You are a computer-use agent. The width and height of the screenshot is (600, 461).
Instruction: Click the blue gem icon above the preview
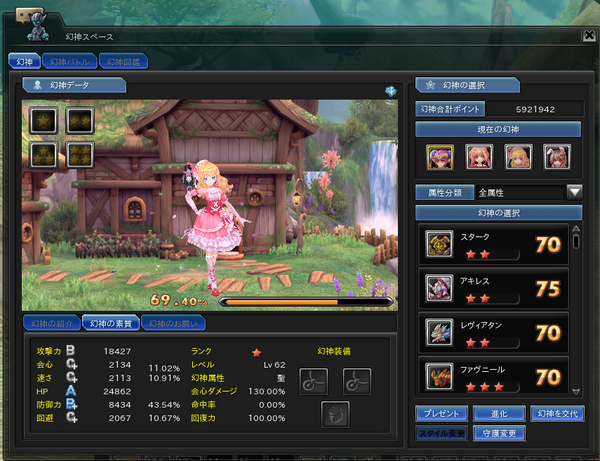[x=389, y=91]
